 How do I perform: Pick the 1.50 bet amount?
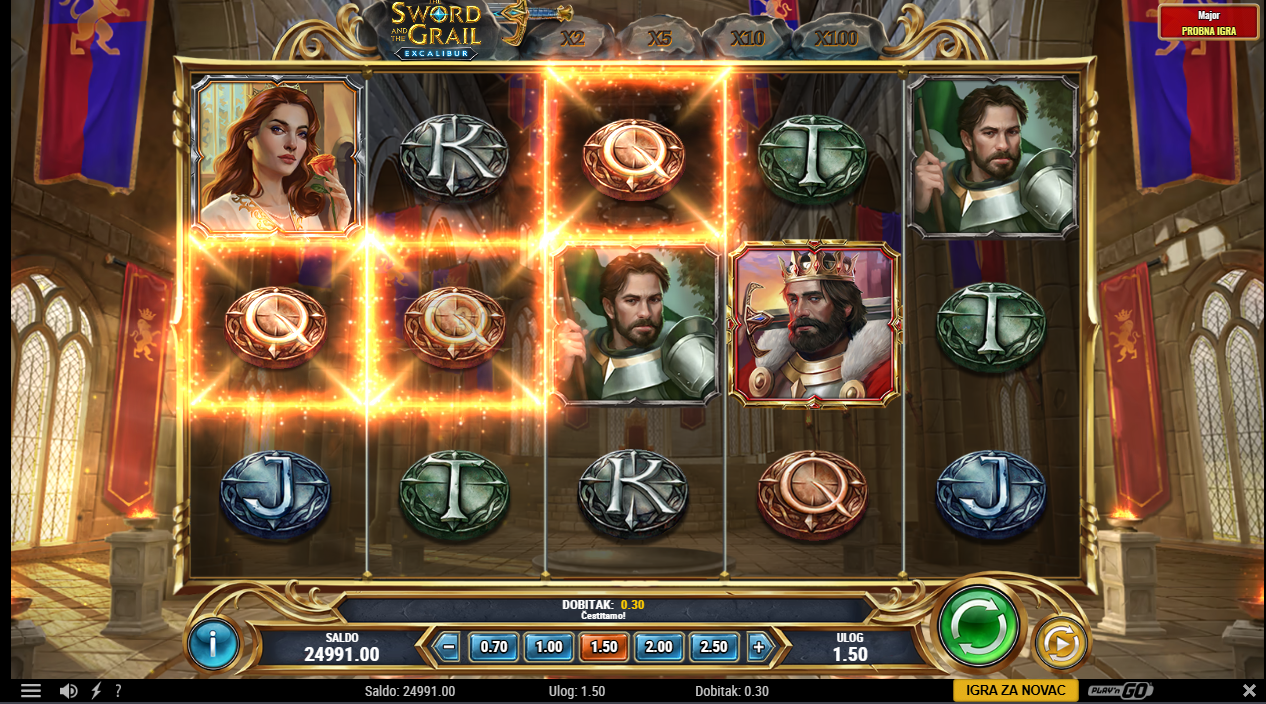[x=603, y=647]
